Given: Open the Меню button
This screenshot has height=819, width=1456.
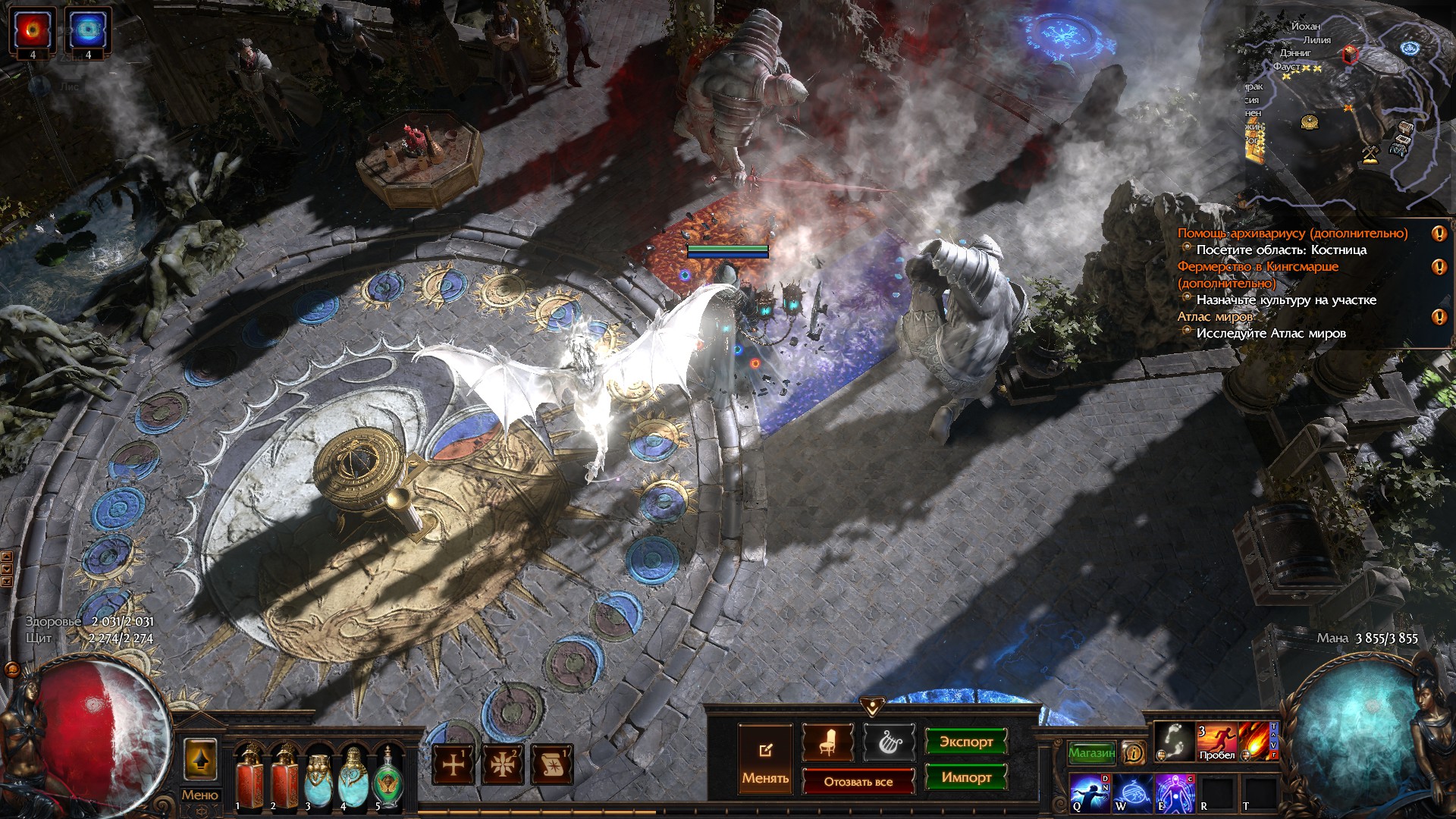Looking at the screenshot, I should pos(199,795).
